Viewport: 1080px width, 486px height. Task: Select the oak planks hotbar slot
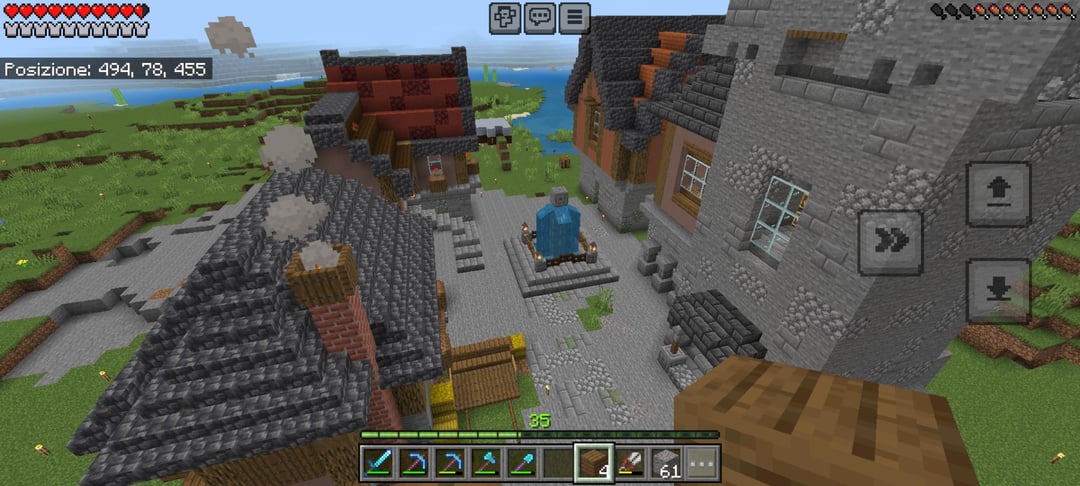(594, 462)
